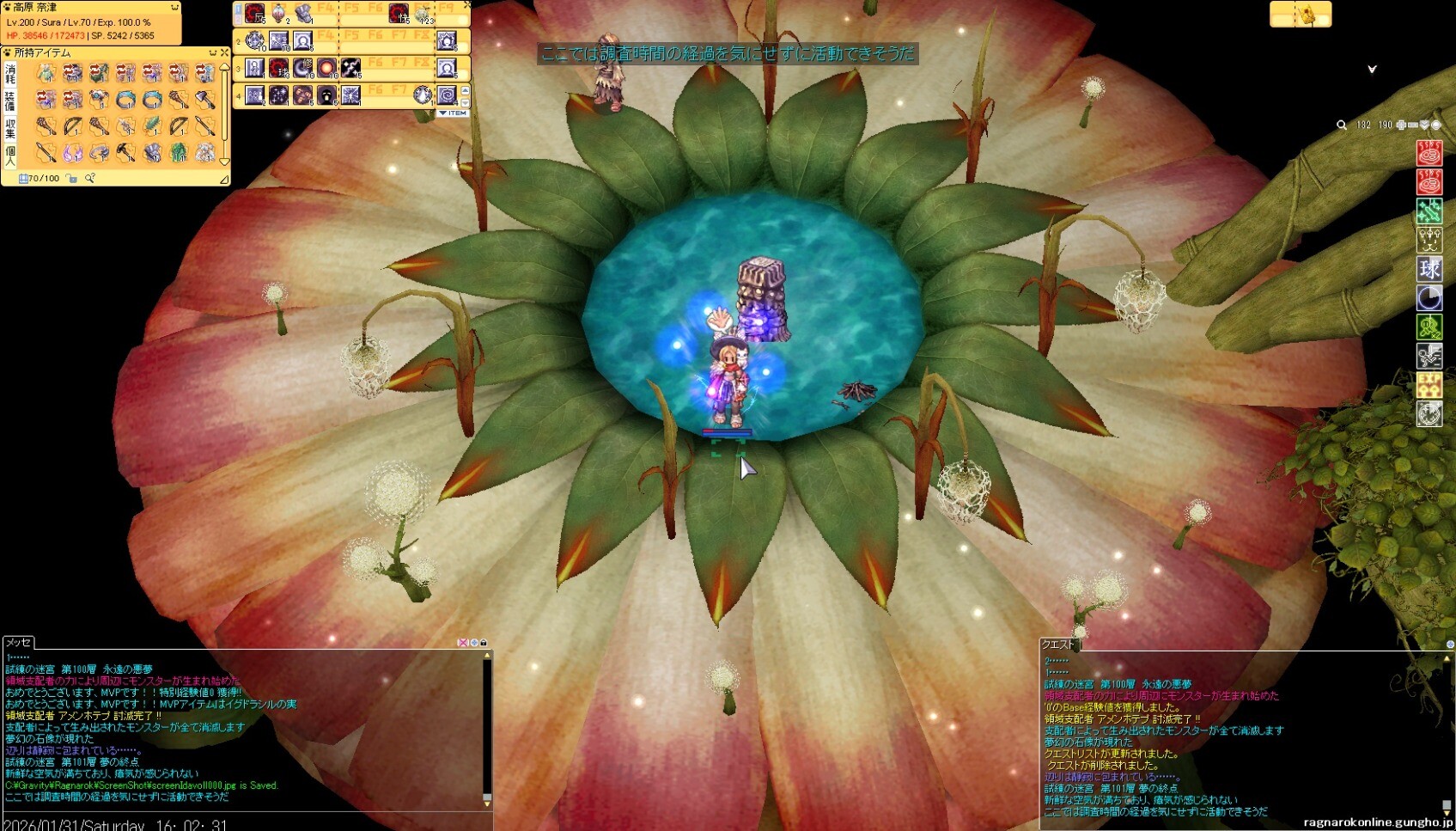1456x831 pixels.
Task: Select the 収集 inventory tab
Action: pos(10,128)
